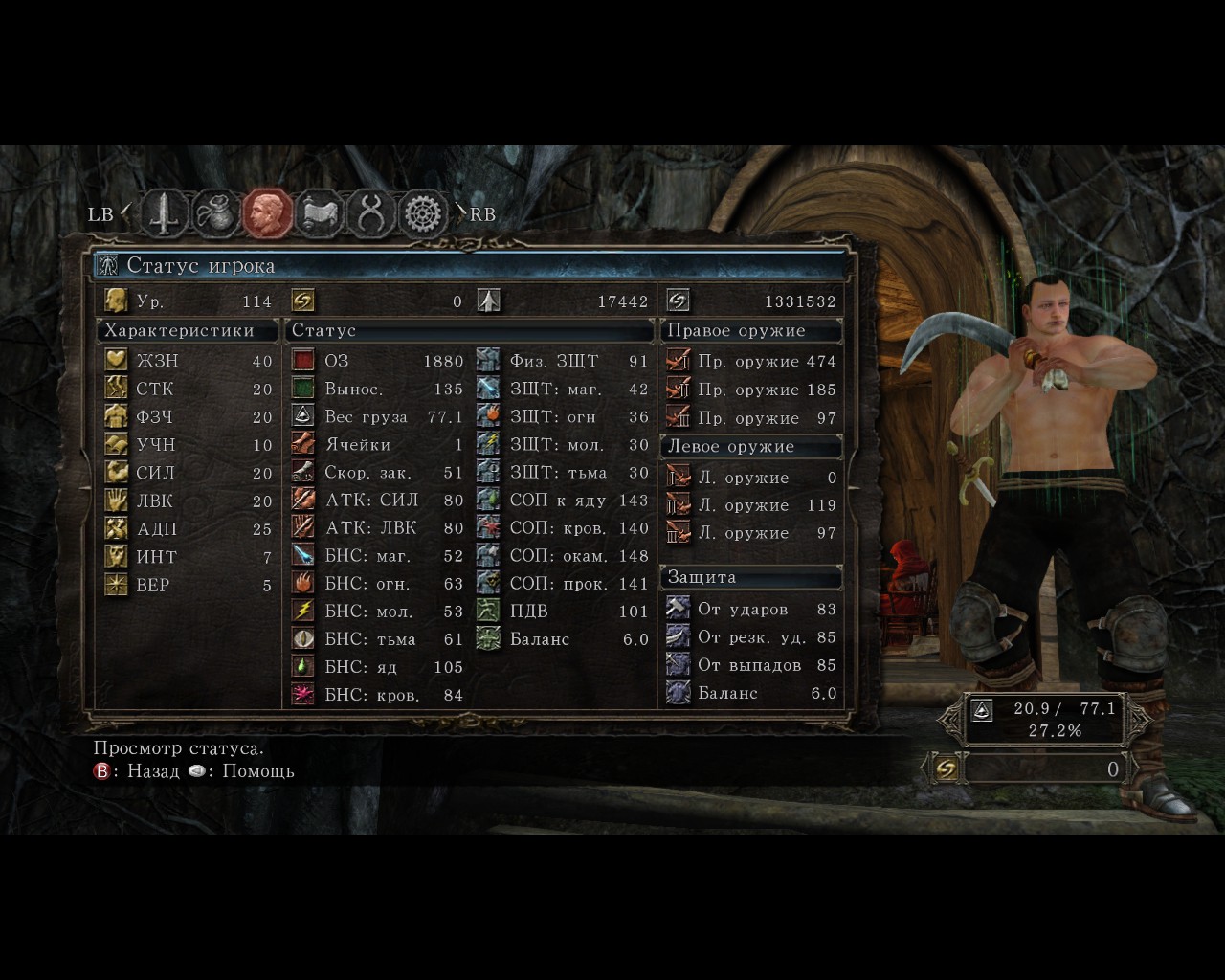Screen dimensions: 1225x980
Task: Select the Вынос. stamina stat row
Action: (x=377, y=389)
